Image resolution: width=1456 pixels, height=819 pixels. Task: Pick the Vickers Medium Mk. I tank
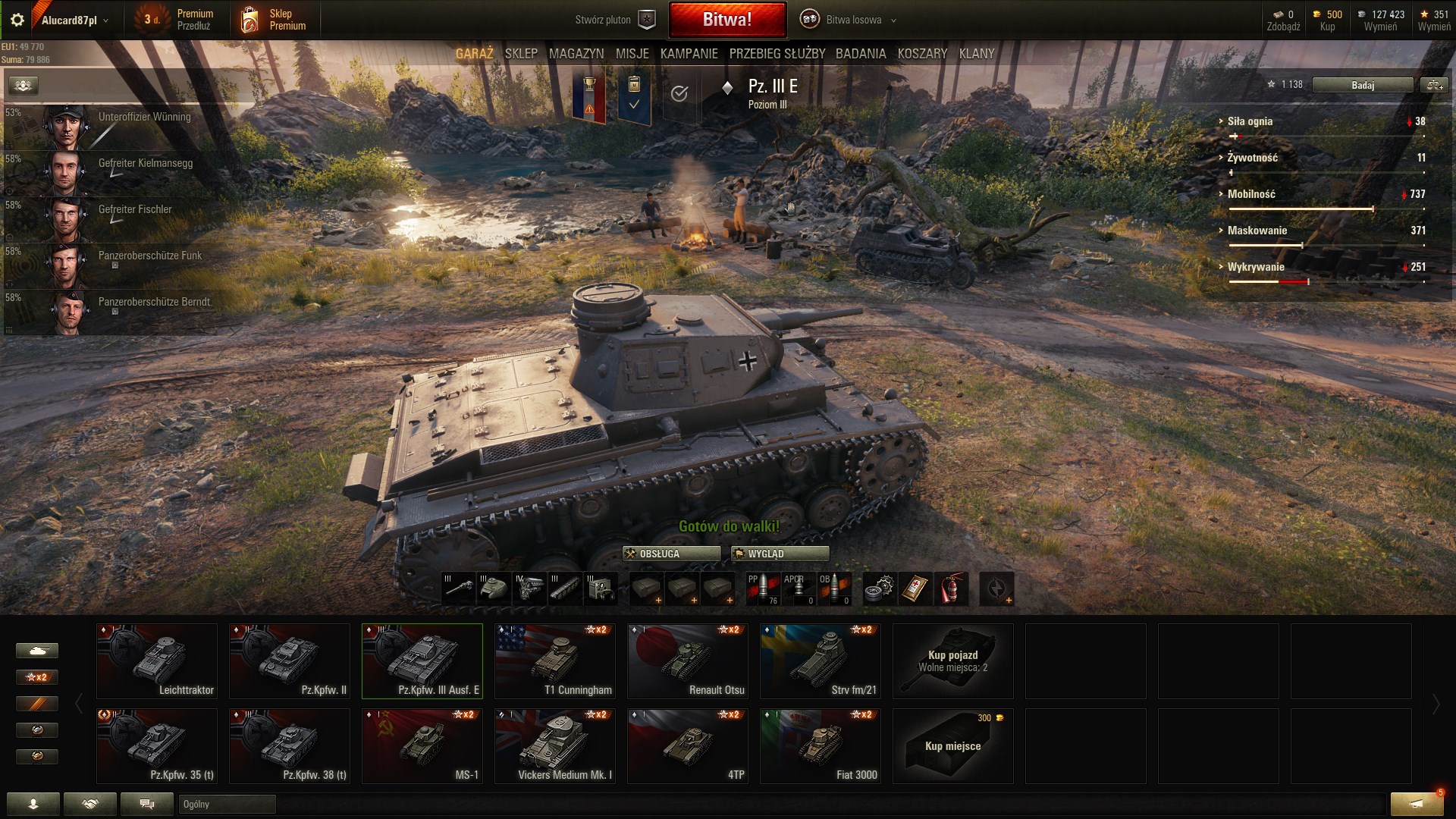tap(555, 745)
